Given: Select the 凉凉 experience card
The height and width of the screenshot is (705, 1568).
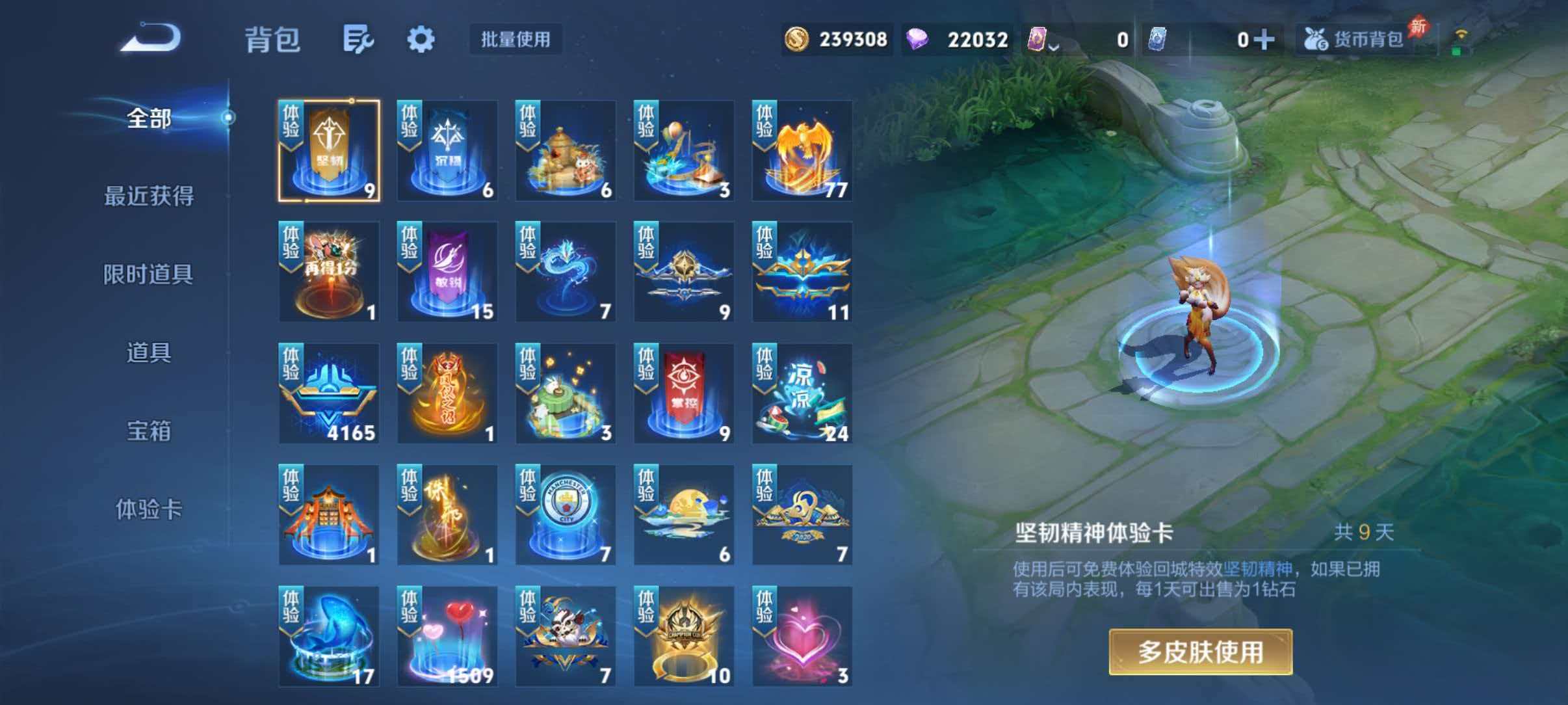Looking at the screenshot, I should [800, 393].
